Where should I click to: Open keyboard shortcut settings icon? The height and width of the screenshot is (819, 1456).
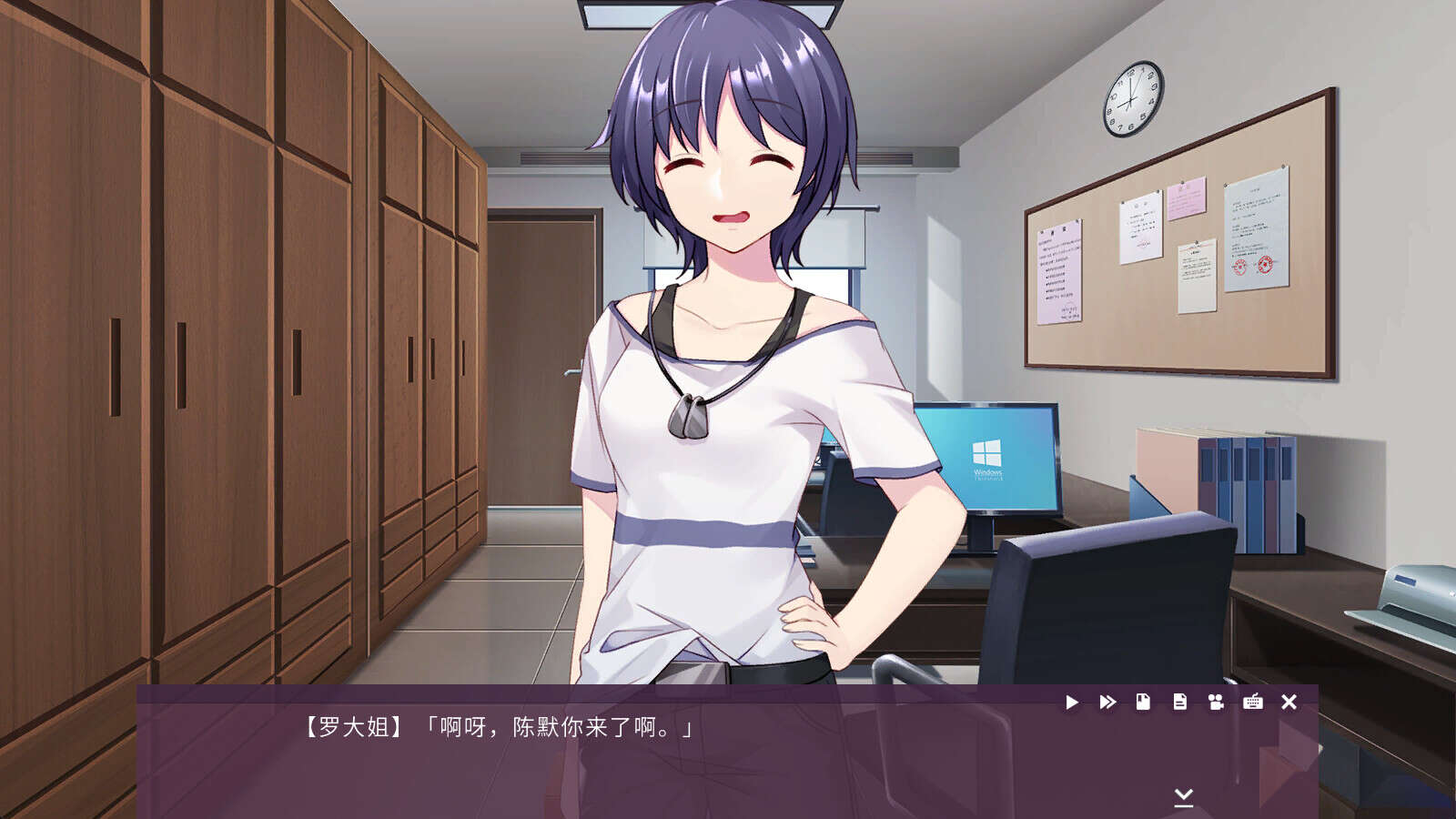pyautogui.click(x=1252, y=703)
